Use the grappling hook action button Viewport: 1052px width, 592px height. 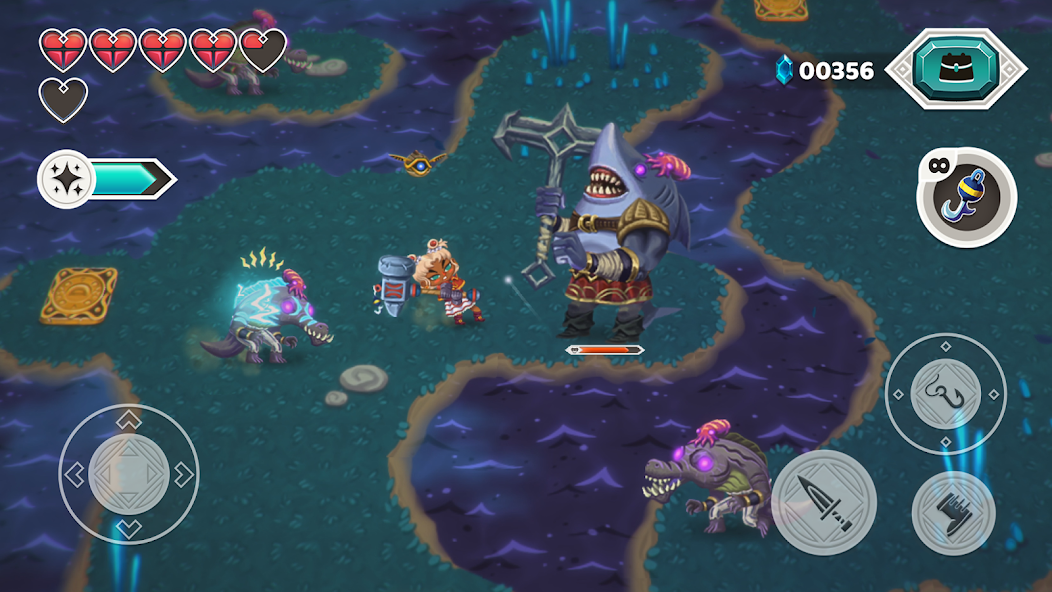click(x=945, y=394)
